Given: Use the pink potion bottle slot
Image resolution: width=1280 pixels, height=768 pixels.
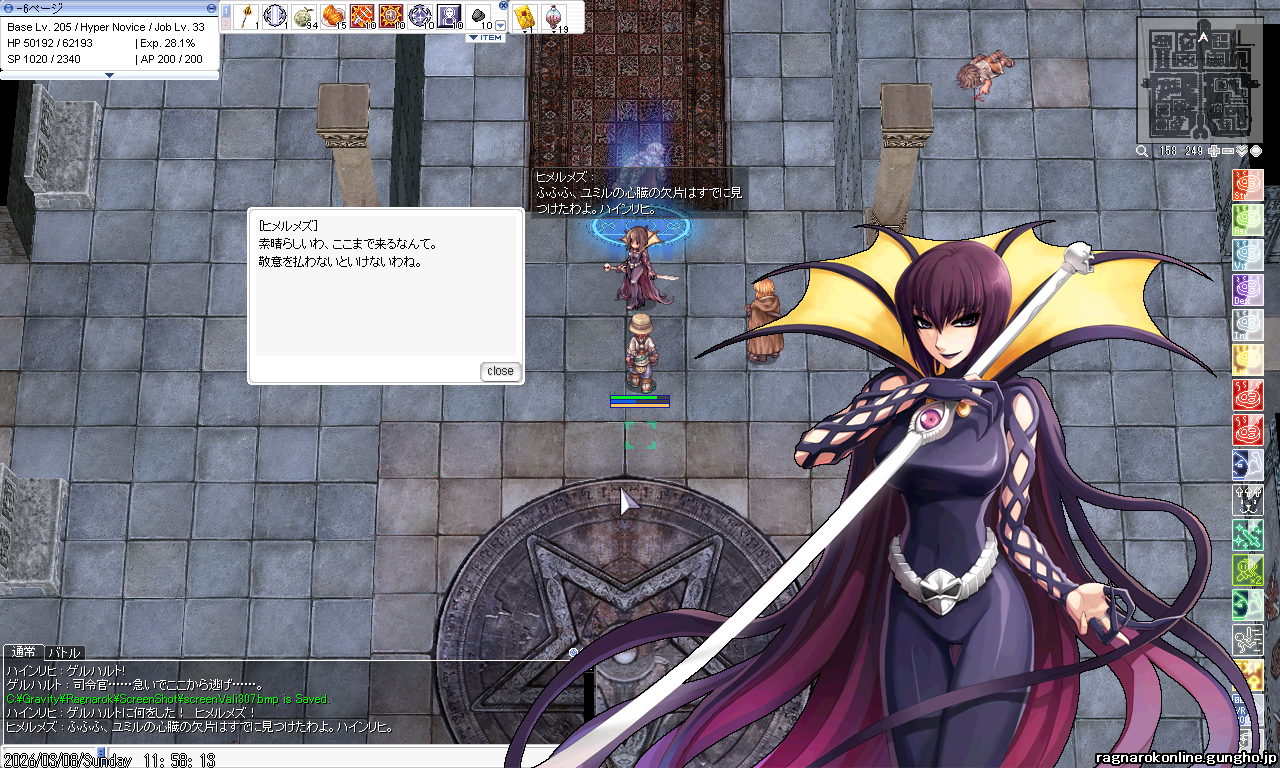Looking at the screenshot, I should tap(554, 16).
